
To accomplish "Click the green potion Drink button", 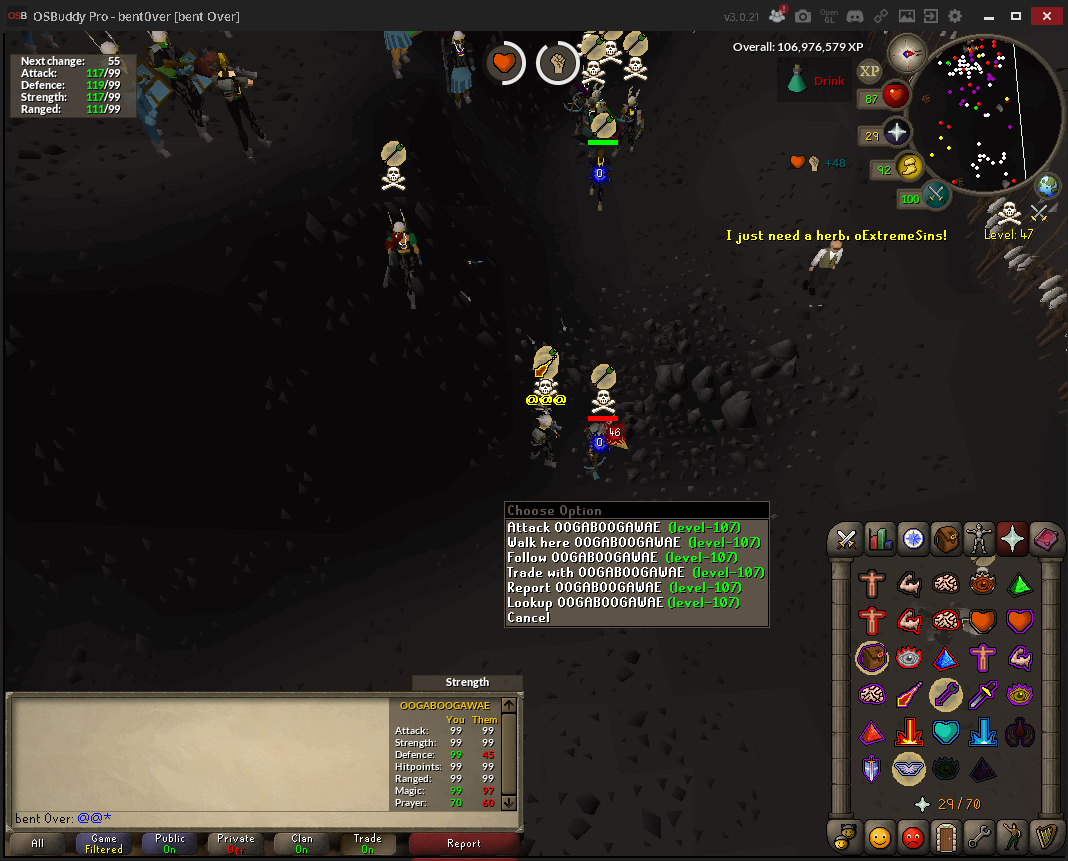I will click(x=817, y=80).
